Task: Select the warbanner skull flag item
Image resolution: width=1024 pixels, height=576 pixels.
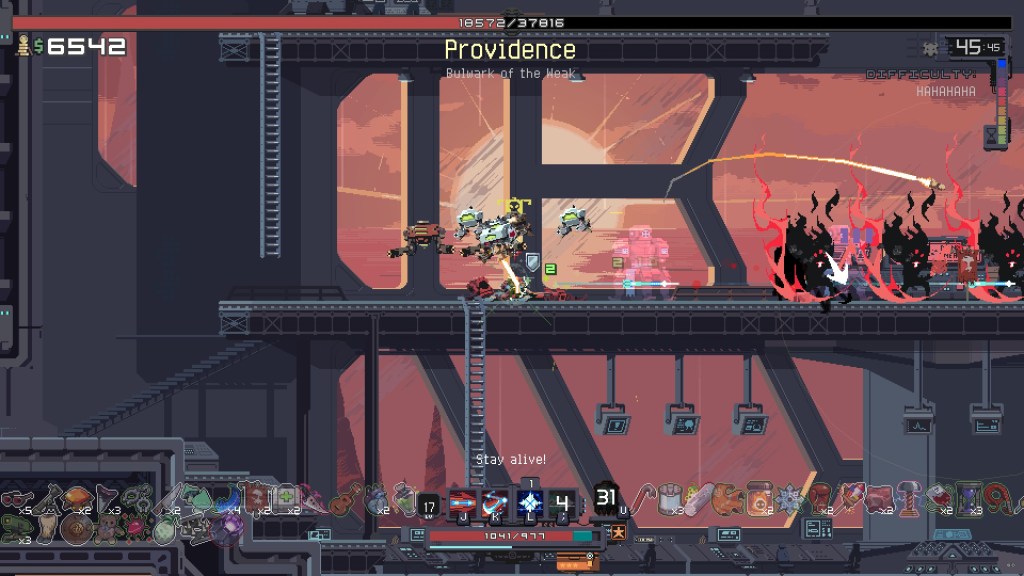Action: point(257,497)
